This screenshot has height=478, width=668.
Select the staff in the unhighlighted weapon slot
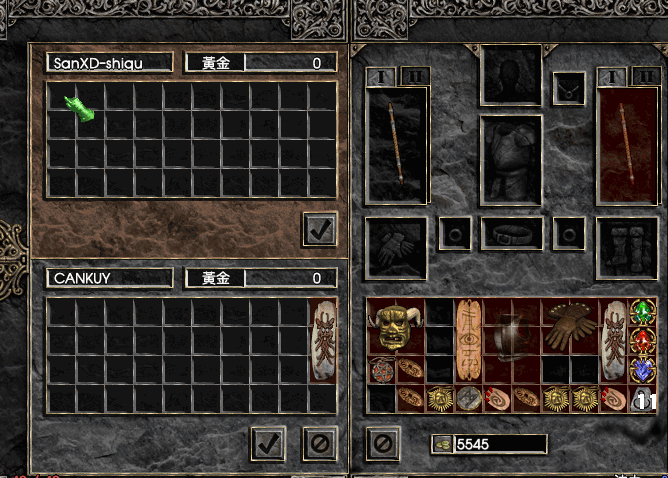point(397,144)
